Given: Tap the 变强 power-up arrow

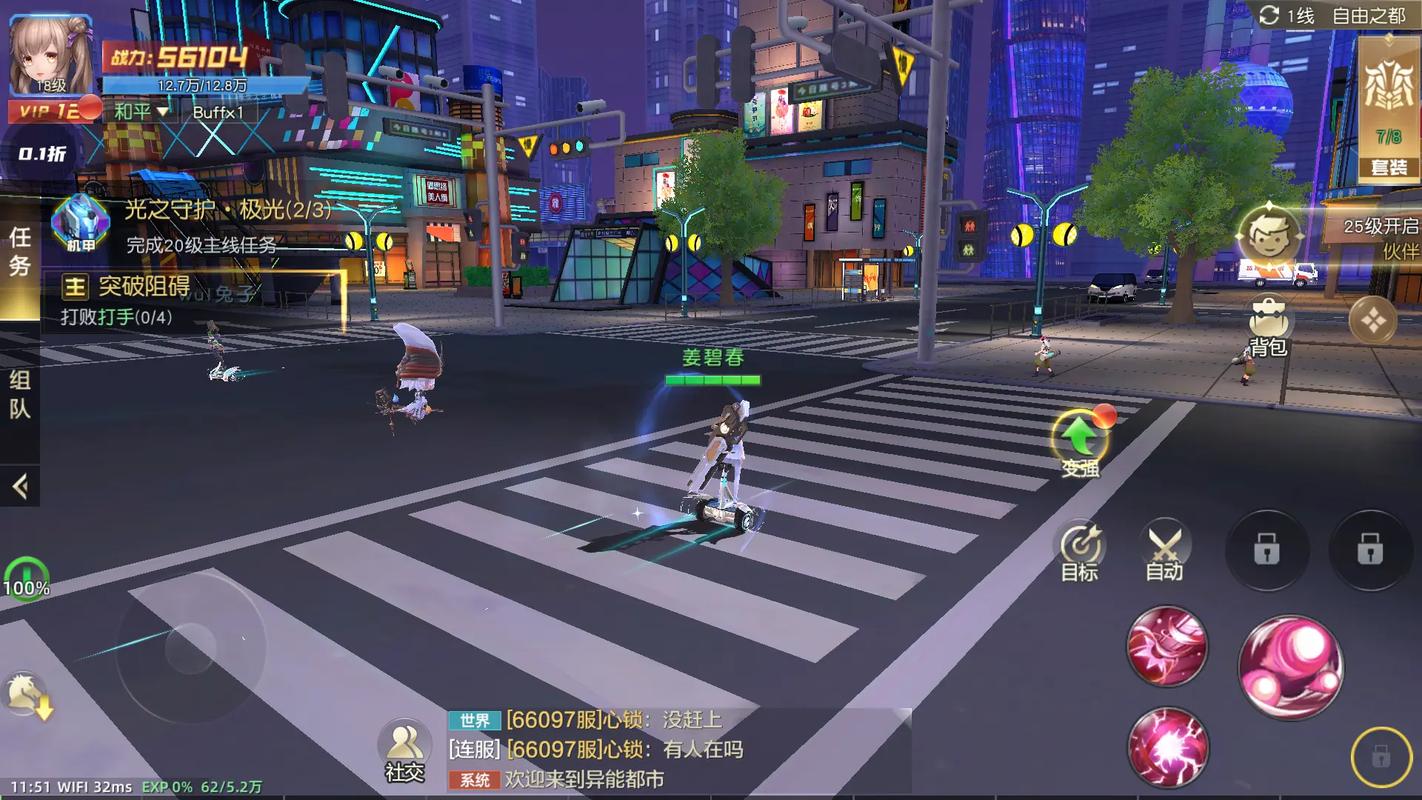Looking at the screenshot, I should click(x=1080, y=440).
